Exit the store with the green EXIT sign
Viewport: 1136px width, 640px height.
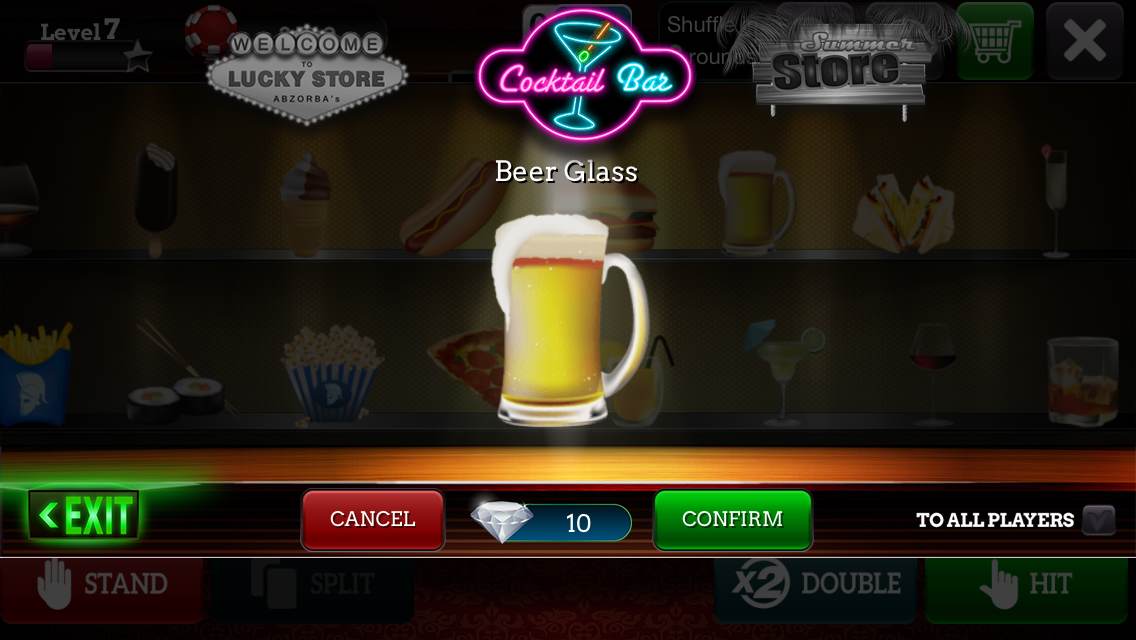point(85,516)
